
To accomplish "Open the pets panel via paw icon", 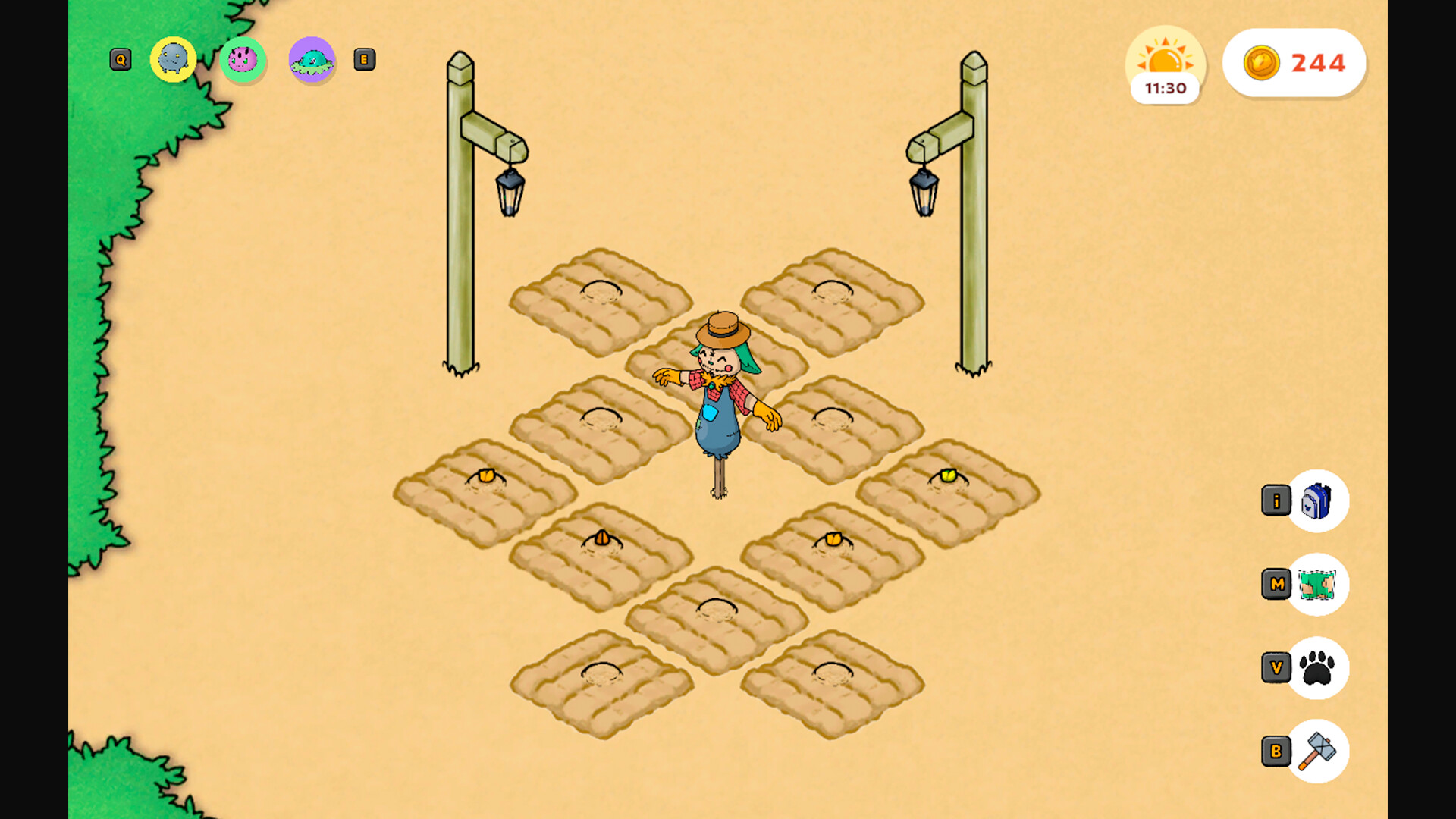I will (1317, 667).
